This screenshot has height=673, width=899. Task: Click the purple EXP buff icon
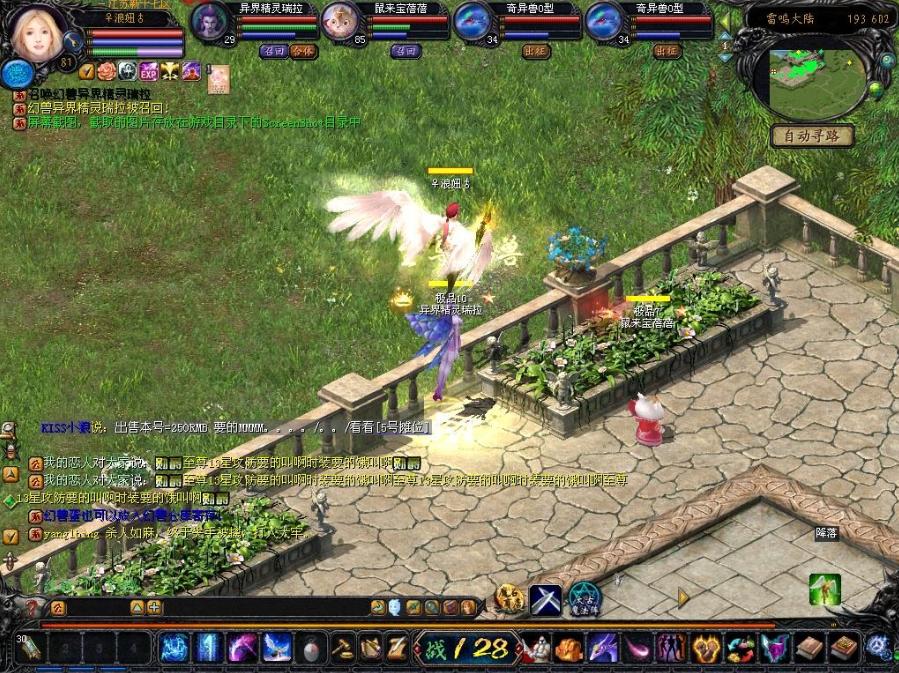pyautogui.click(x=148, y=71)
